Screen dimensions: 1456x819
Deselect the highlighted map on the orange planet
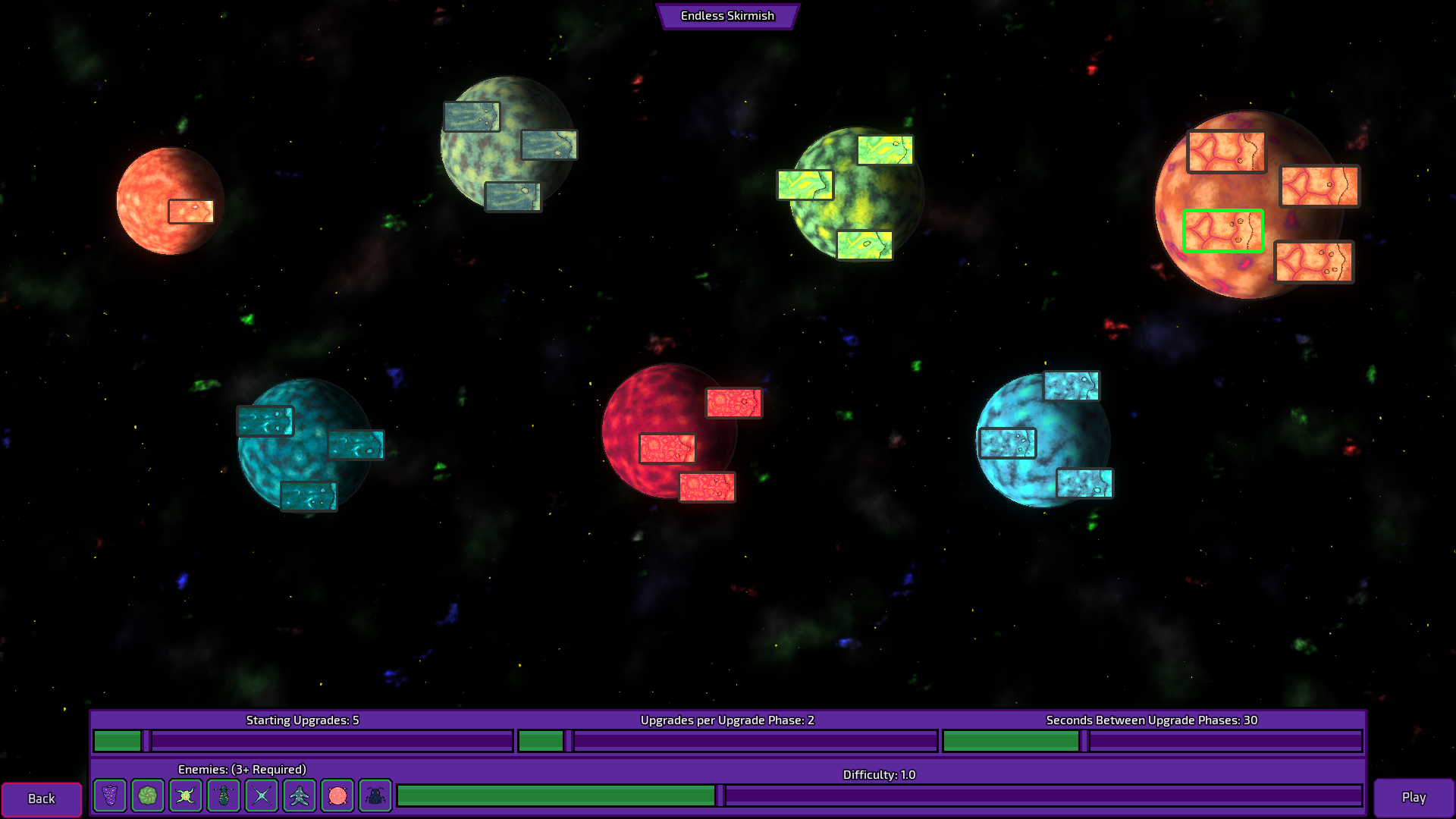1222,232
